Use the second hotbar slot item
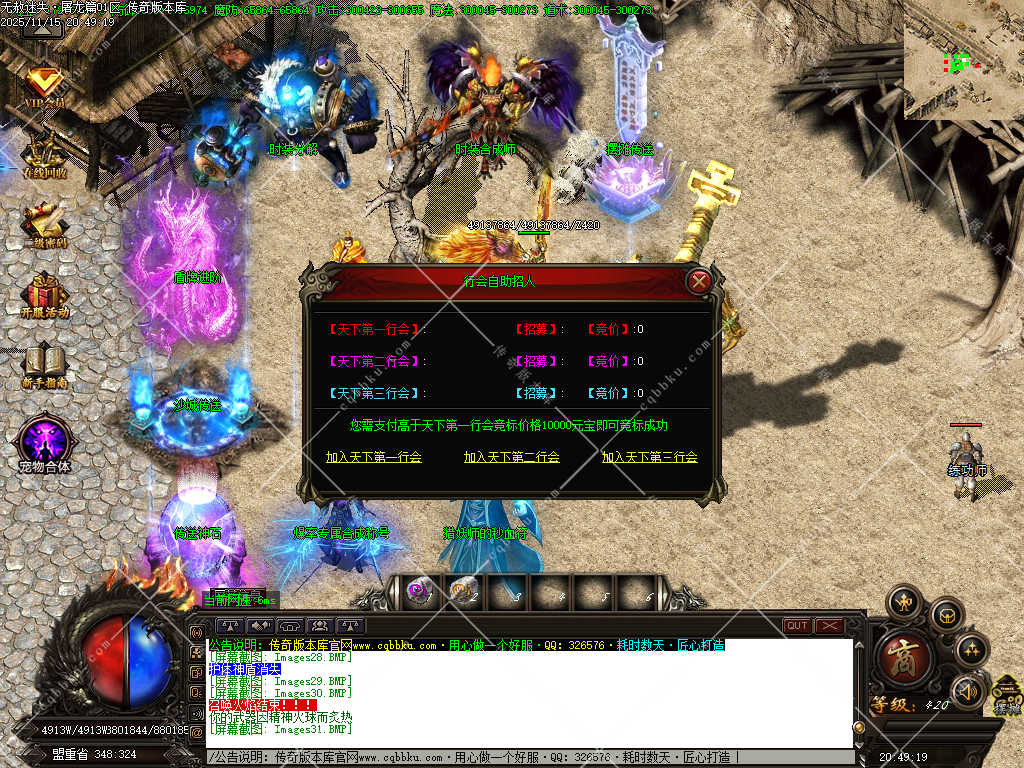The width and height of the screenshot is (1024, 768). [463, 593]
